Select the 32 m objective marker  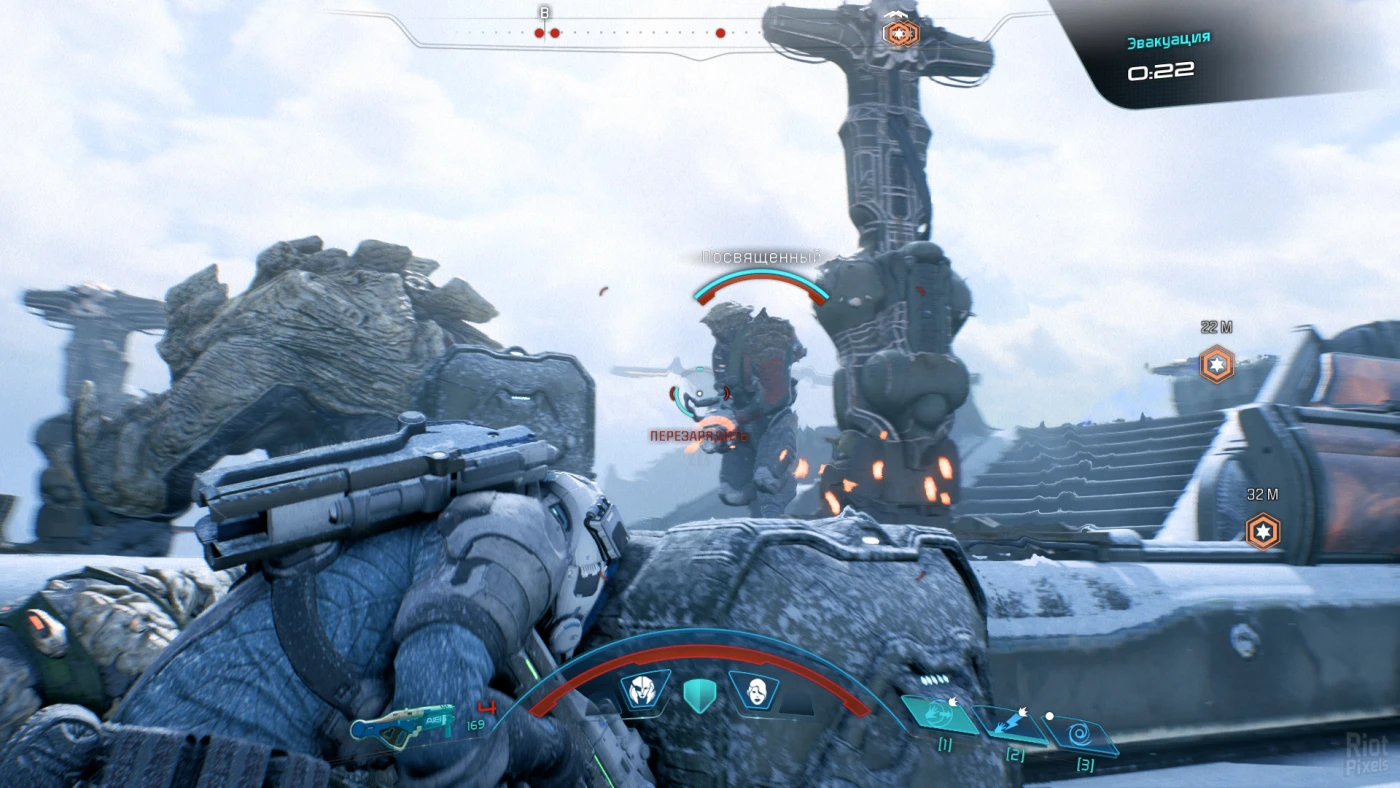(x=1263, y=530)
